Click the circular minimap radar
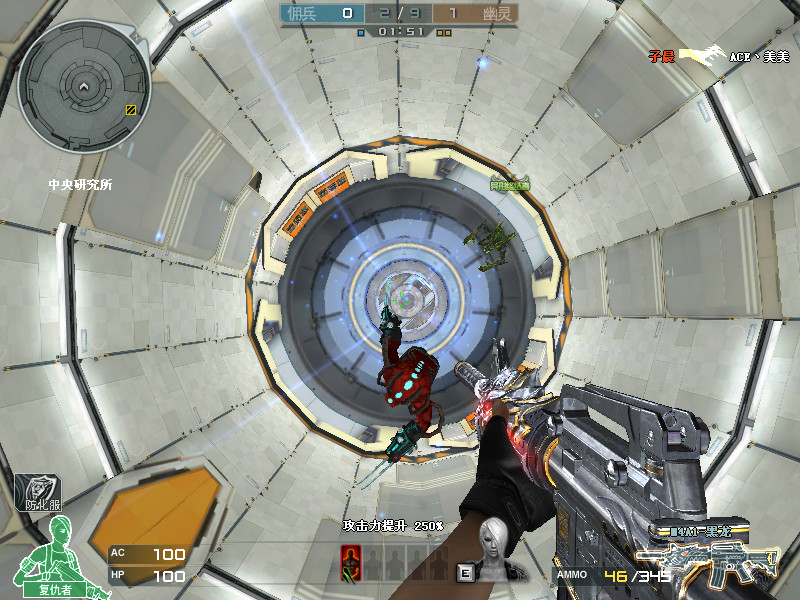The height and width of the screenshot is (600, 800). point(84,88)
